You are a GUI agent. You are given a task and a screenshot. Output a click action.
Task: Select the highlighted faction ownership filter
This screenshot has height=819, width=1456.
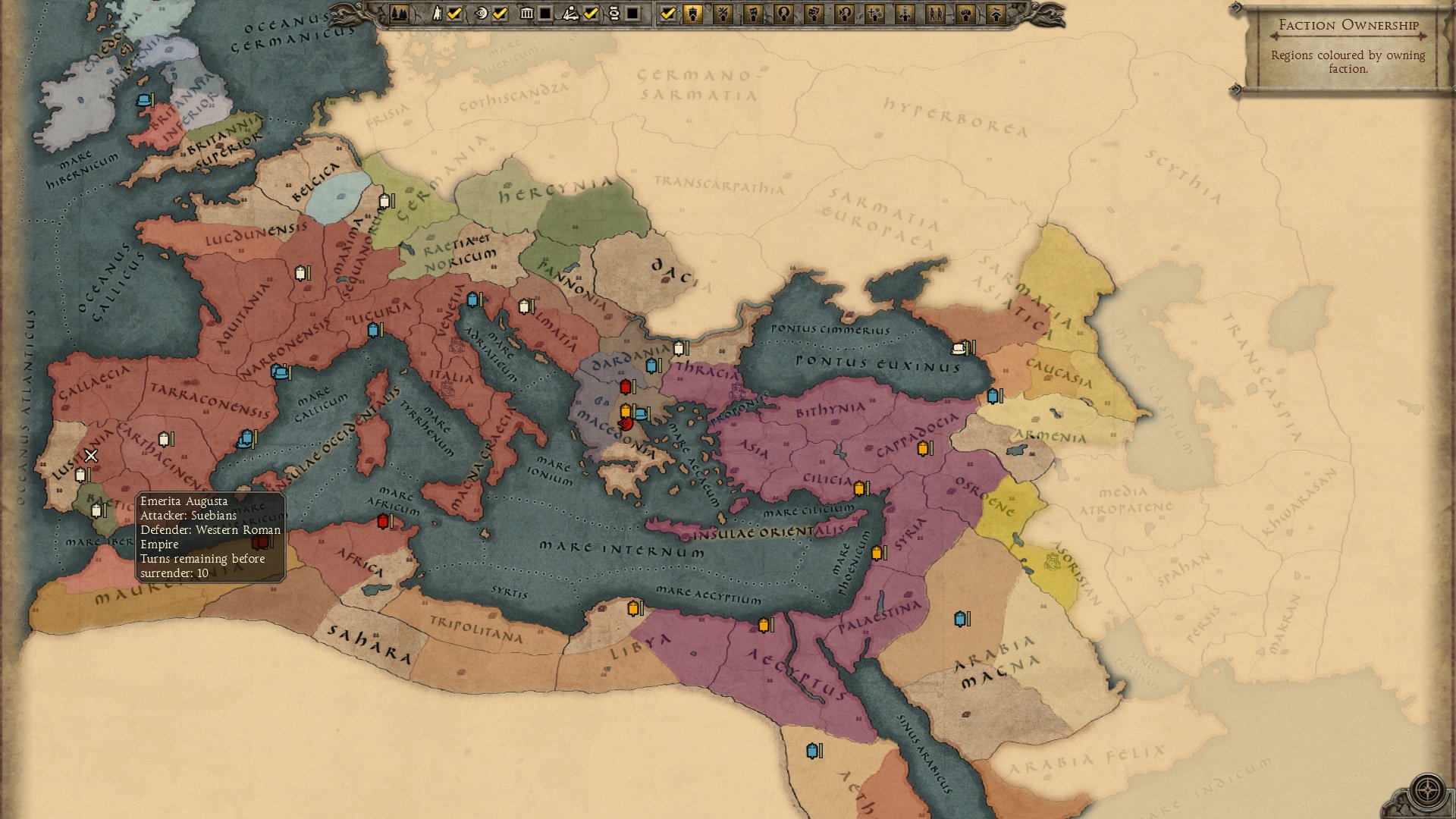[693, 14]
